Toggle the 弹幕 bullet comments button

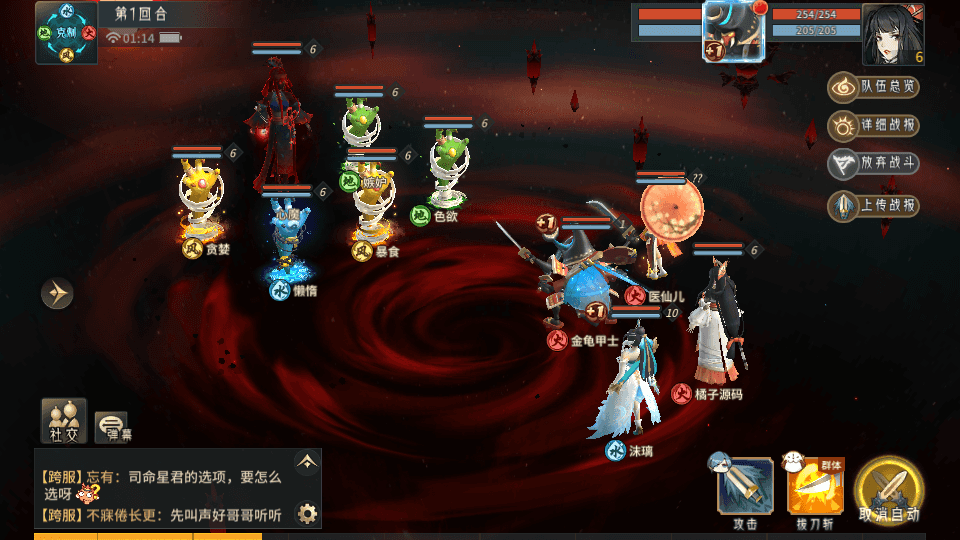pyautogui.click(x=113, y=427)
